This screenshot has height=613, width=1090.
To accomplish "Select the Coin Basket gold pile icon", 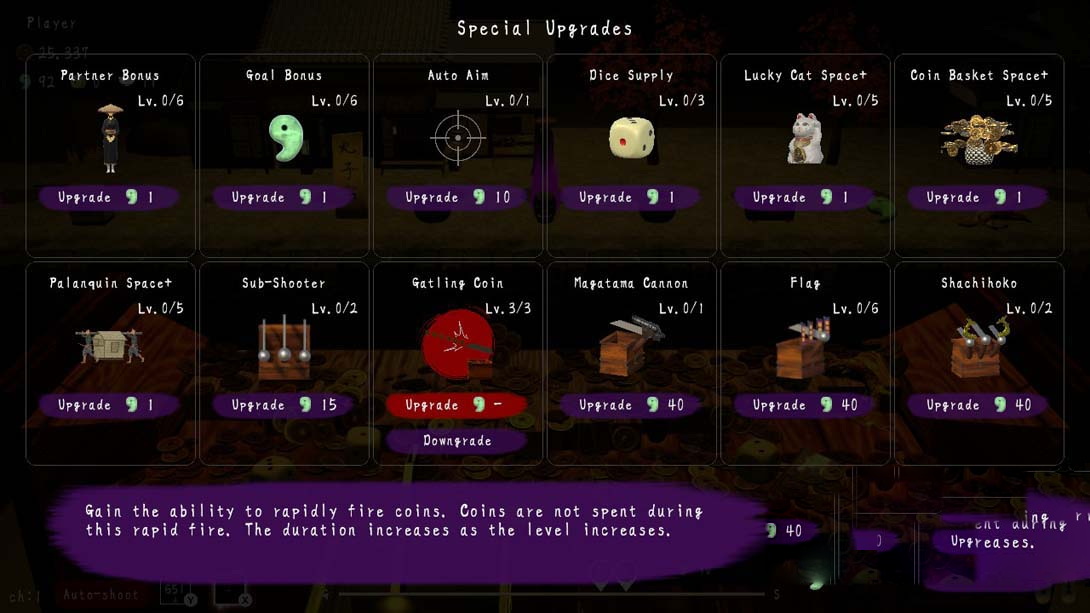I will (978, 138).
